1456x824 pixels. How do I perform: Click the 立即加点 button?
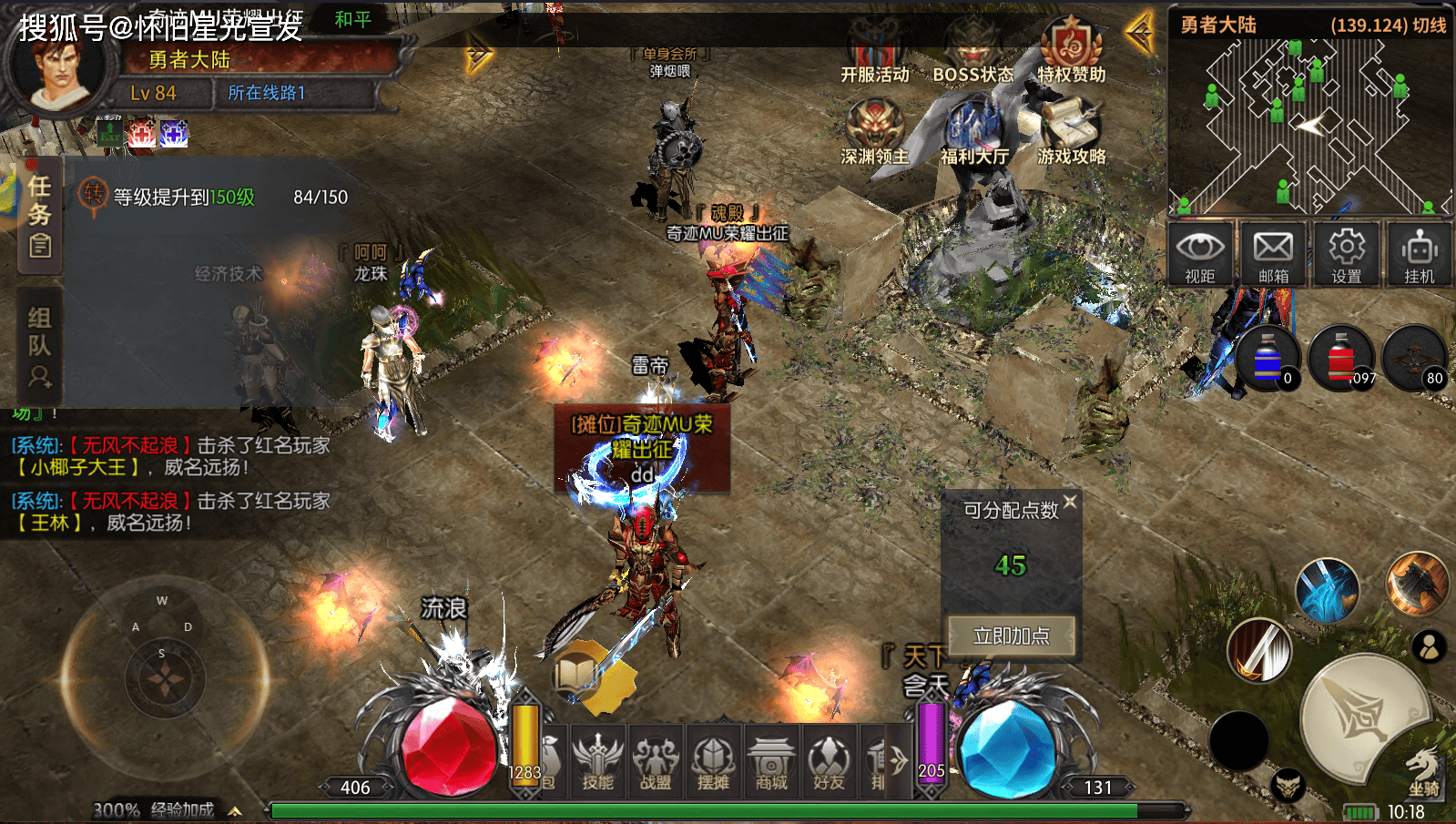[x=1011, y=636]
